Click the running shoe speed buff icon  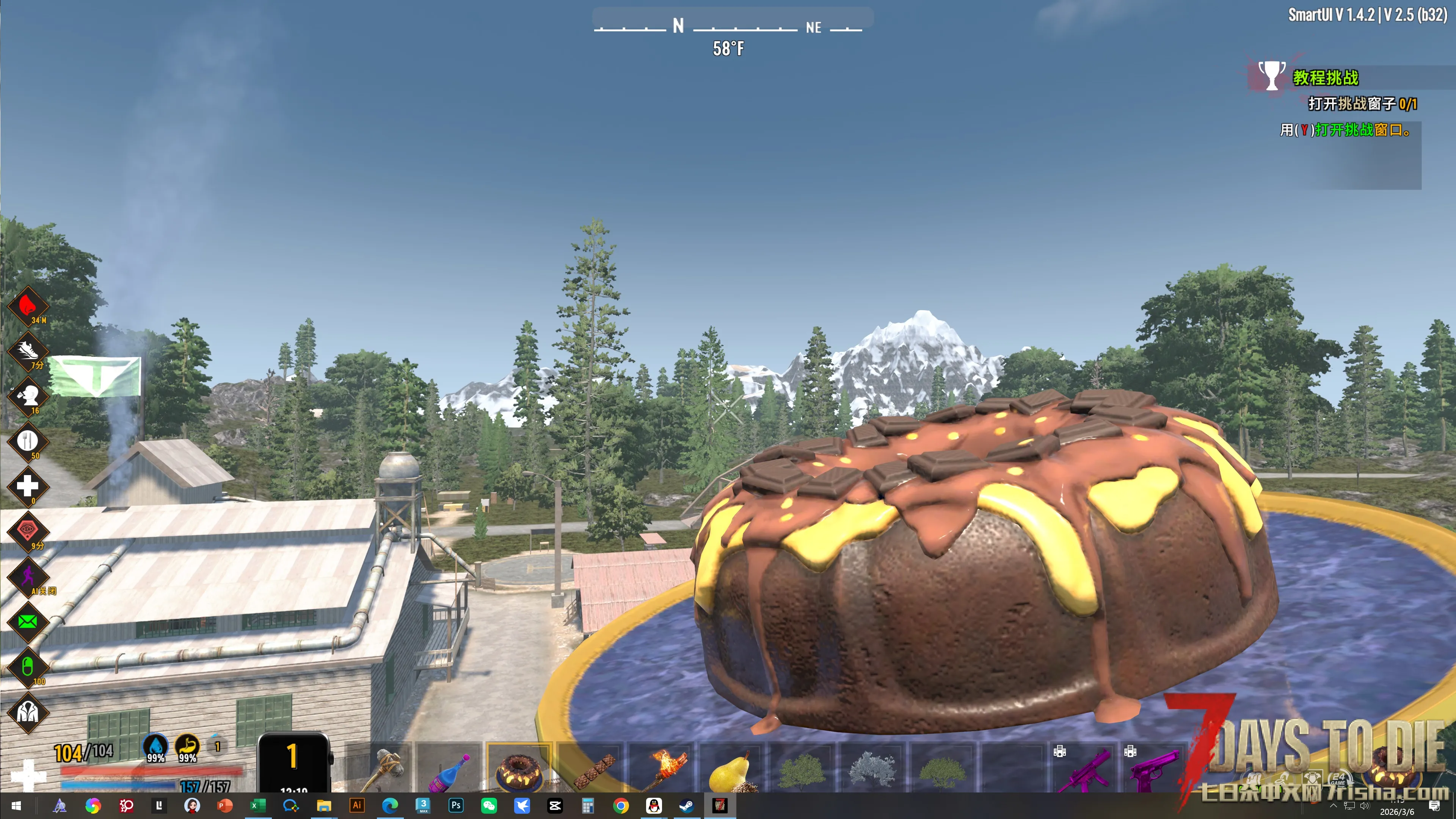click(27, 351)
